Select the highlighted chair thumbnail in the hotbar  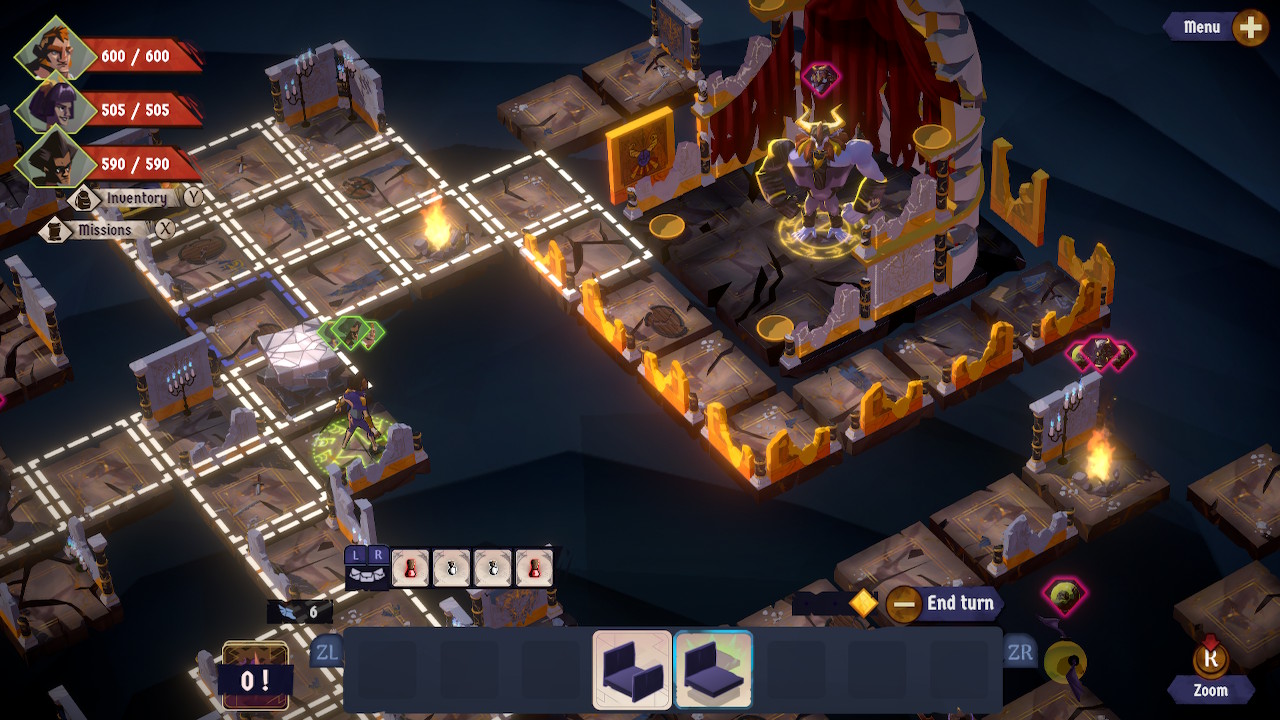(x=714, y=668)
